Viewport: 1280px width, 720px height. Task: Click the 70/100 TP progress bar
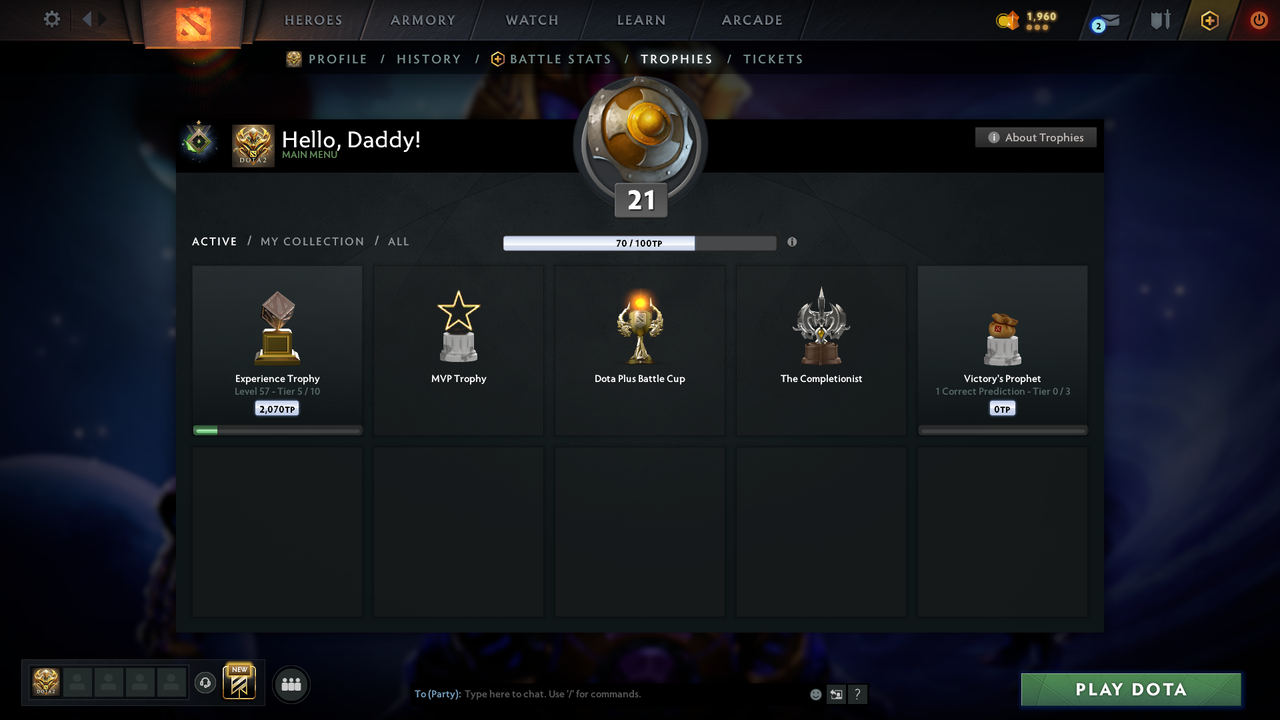pos(640,243)
